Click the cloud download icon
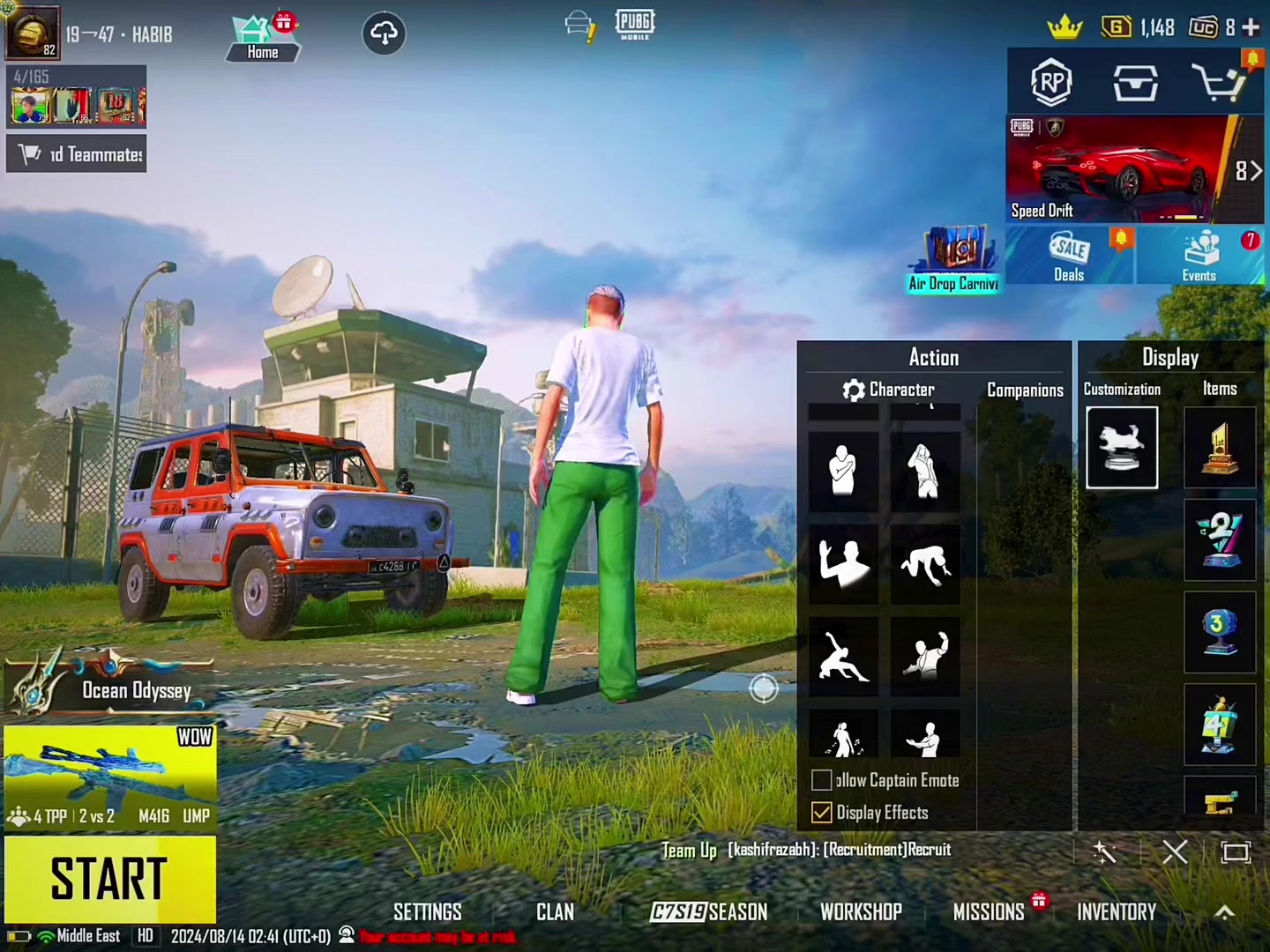1270x952 pixels. pyautogui.click(x=384, y=33)
